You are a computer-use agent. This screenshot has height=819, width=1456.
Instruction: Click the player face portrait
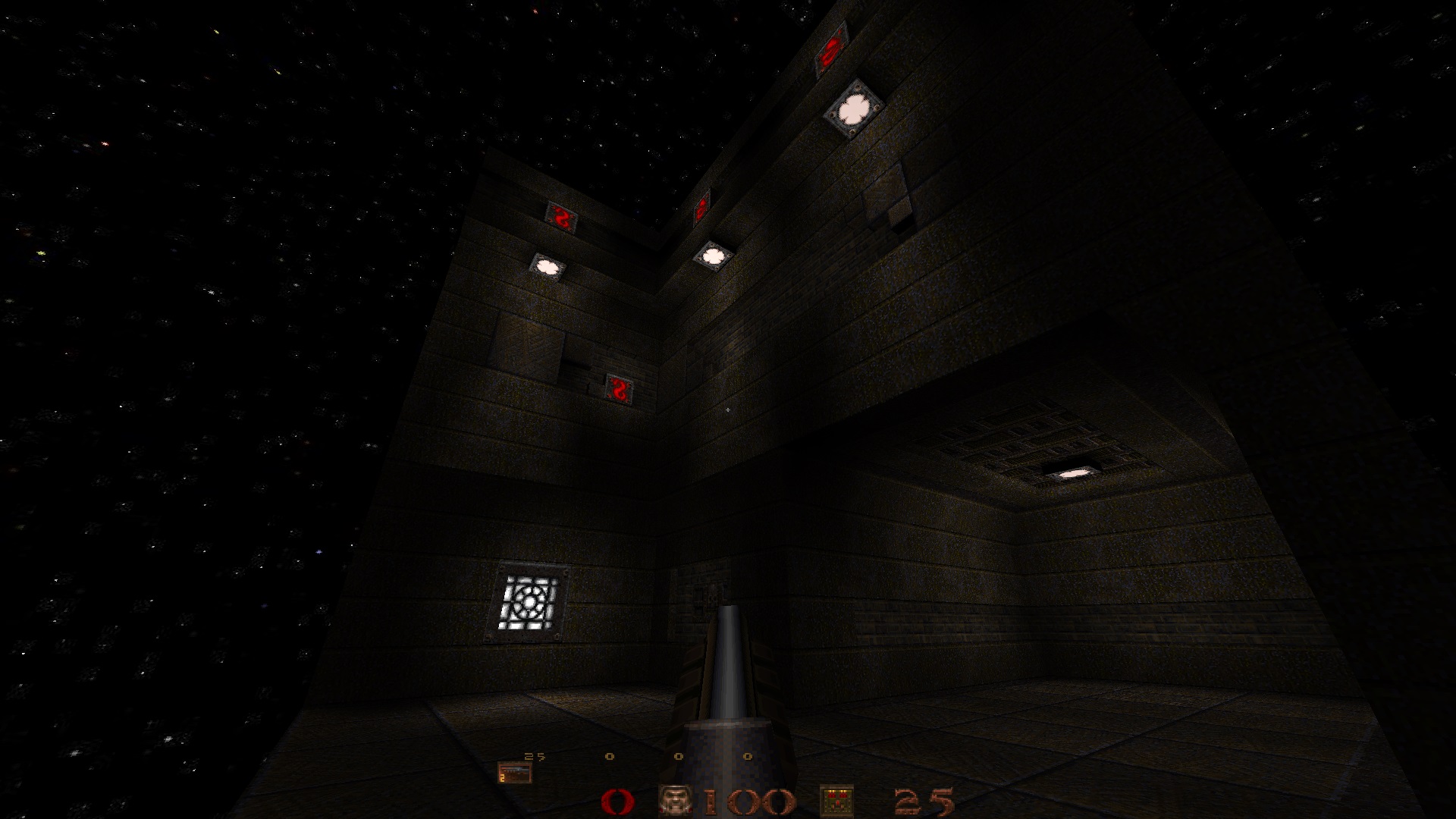pyautogui.click(x=674, y=801)
